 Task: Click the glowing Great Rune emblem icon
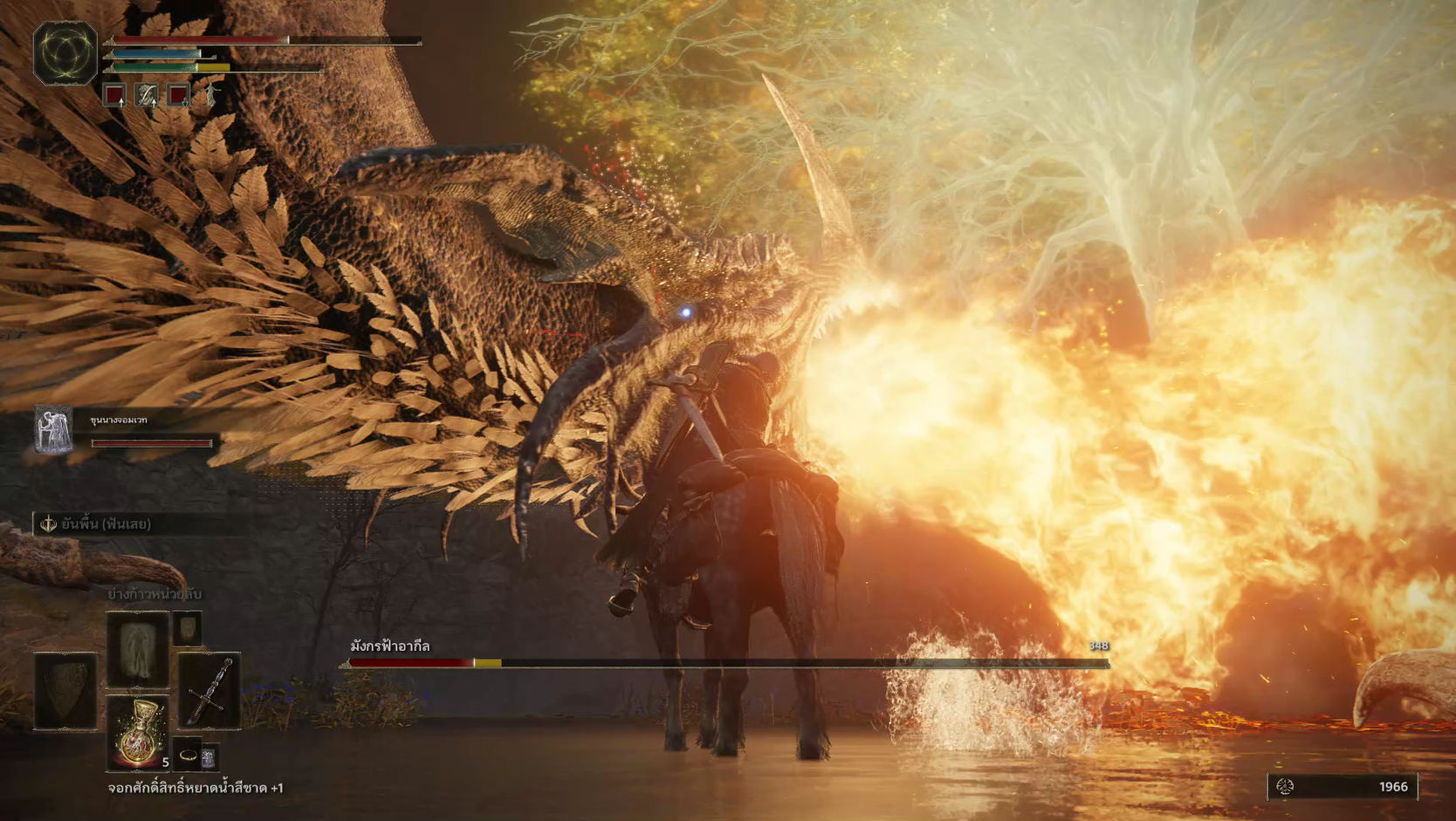point(65,53)
